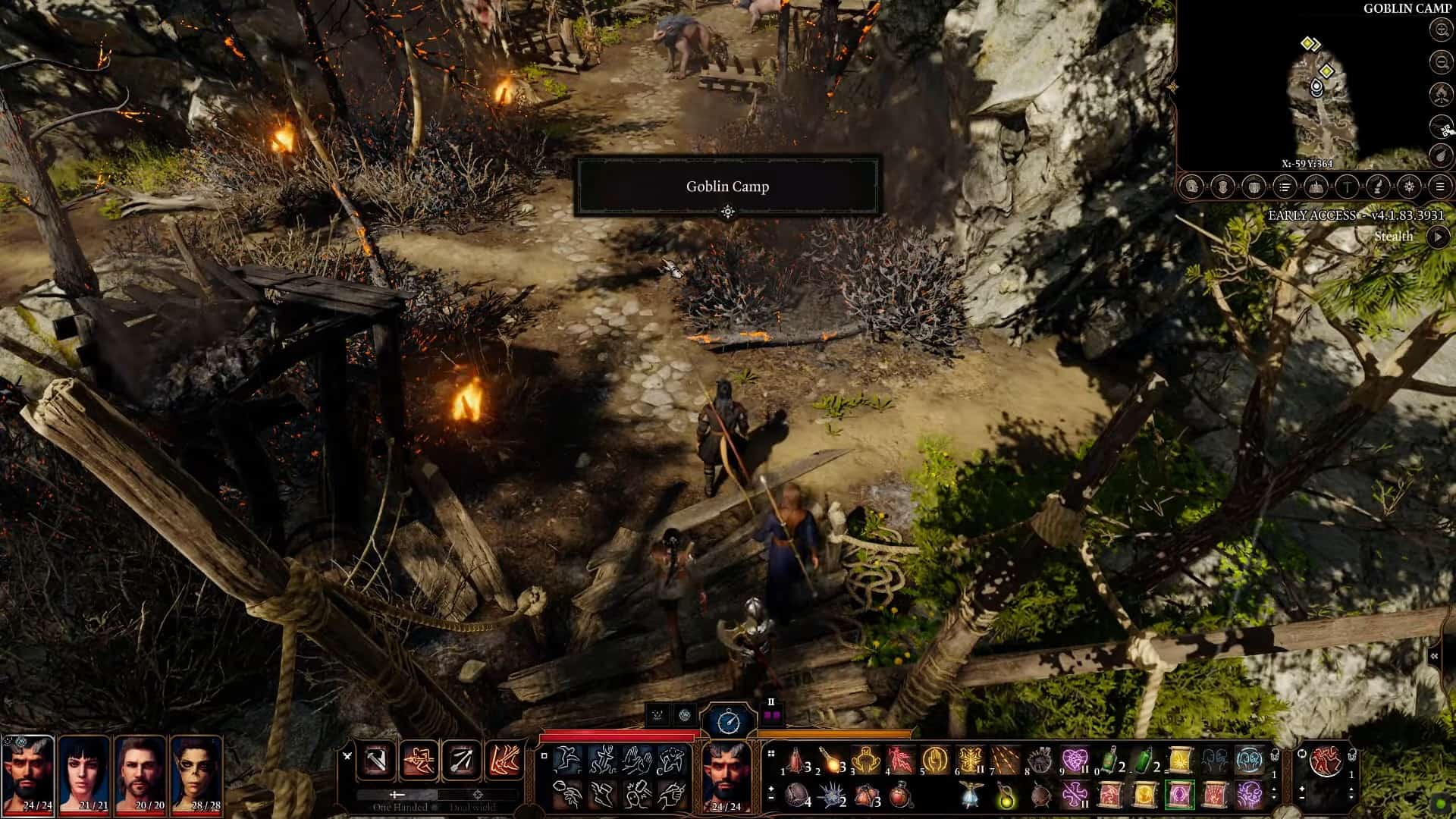
Task: Expand an extra hotbar row with the plus arrow
Action: (x=770, y=790)
